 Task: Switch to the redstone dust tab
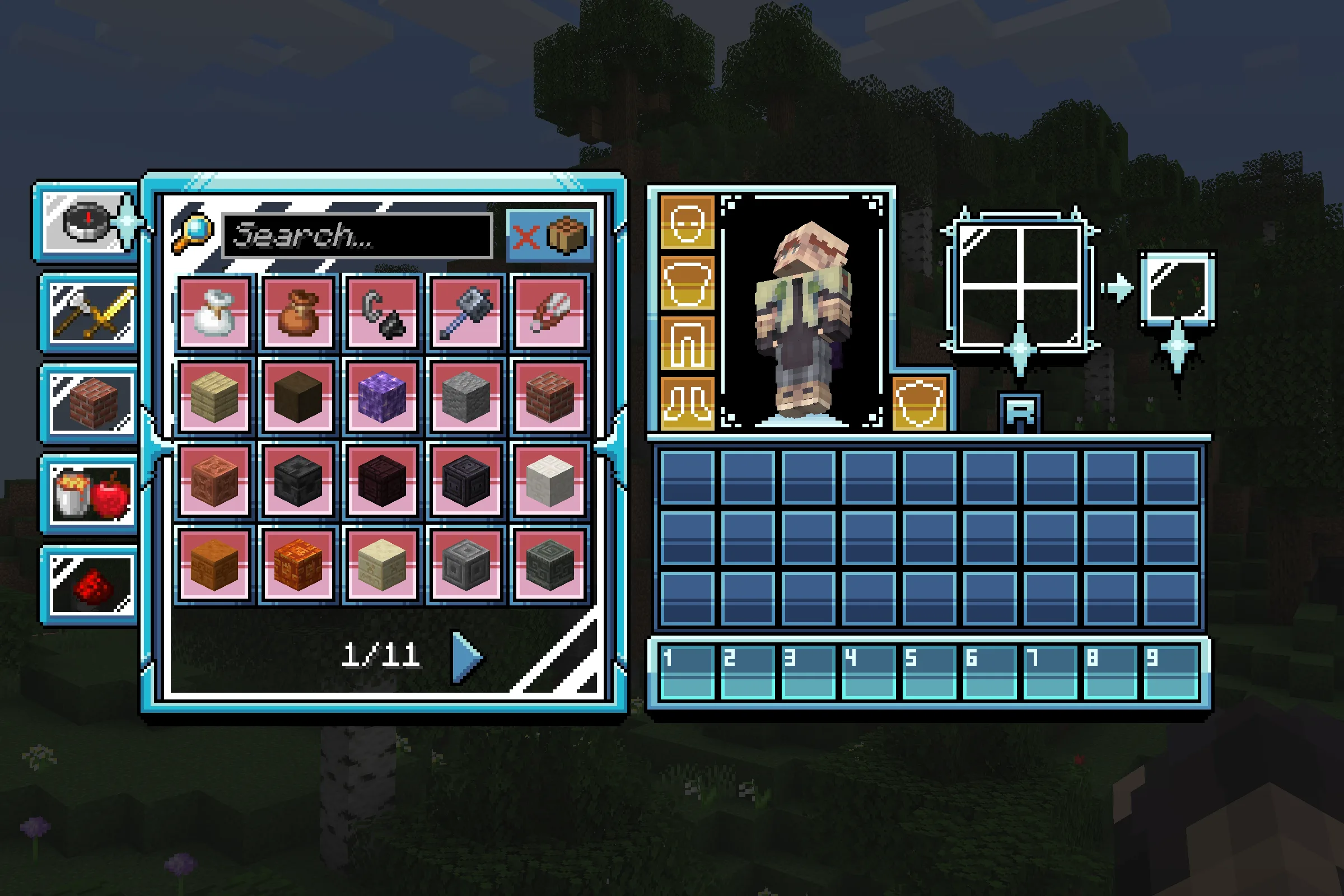(x=90, y=585)
